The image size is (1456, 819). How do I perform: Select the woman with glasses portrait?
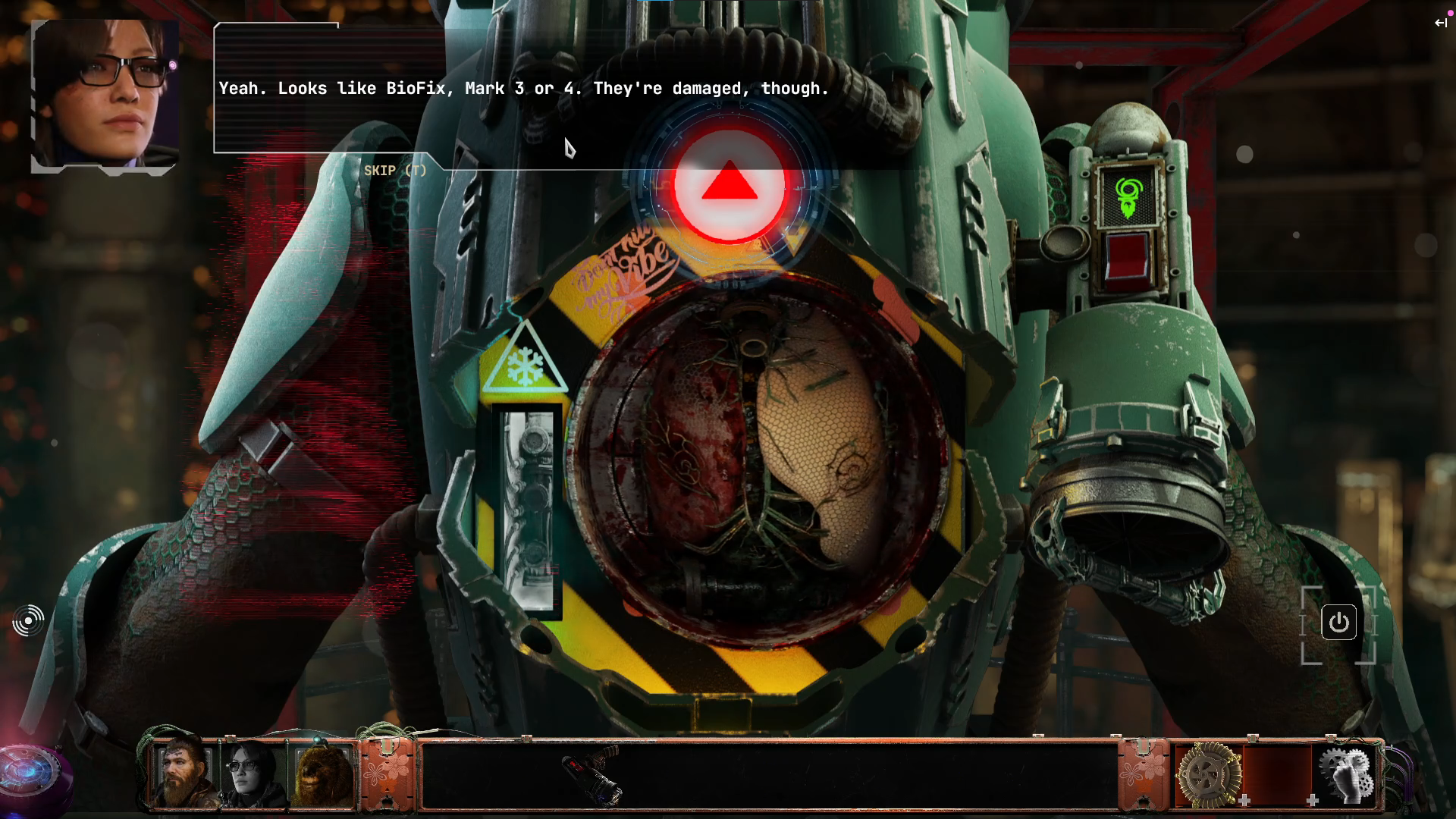pos(253,773)
